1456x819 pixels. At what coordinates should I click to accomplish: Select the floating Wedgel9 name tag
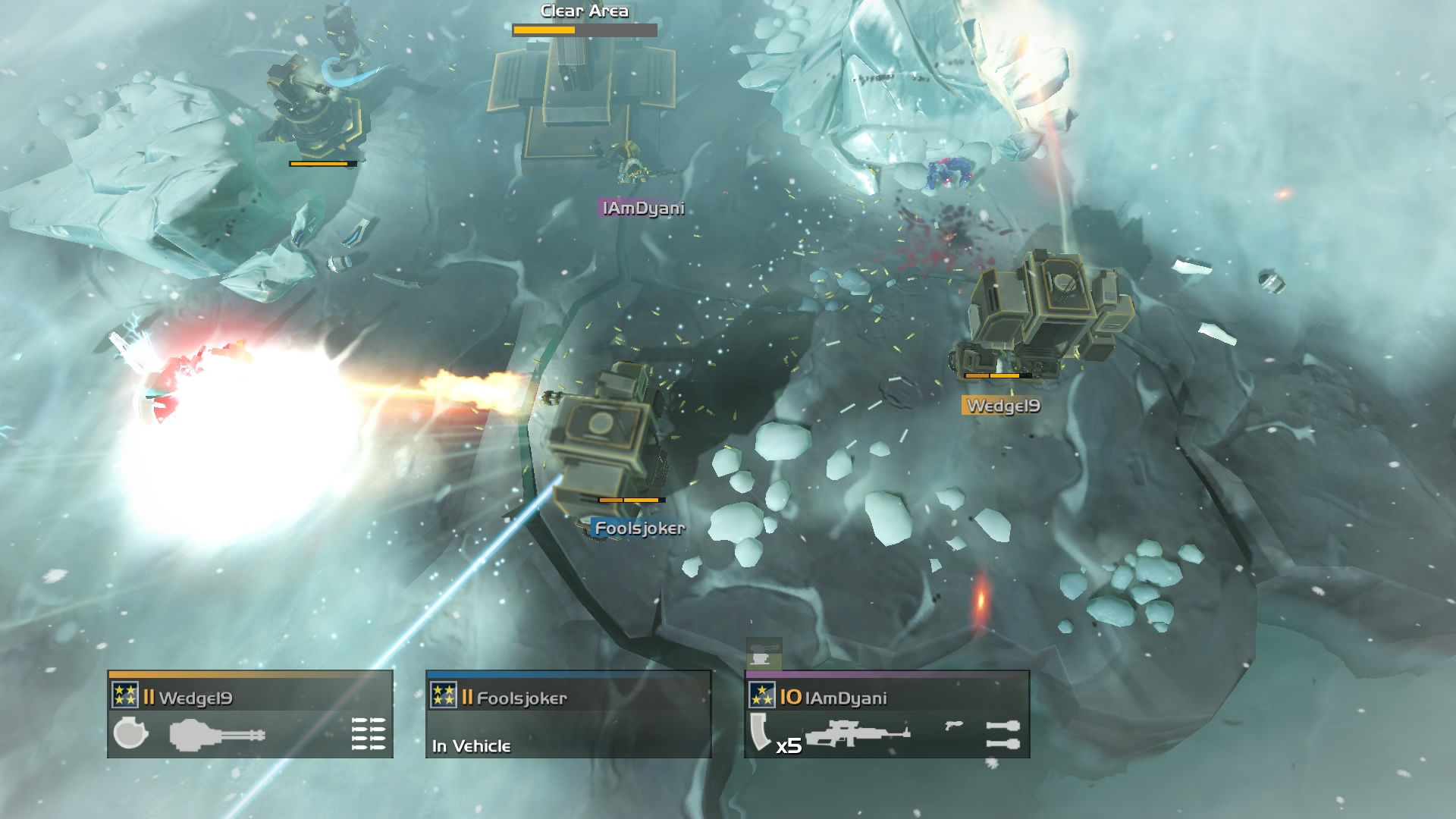(x=1002, y=406)
